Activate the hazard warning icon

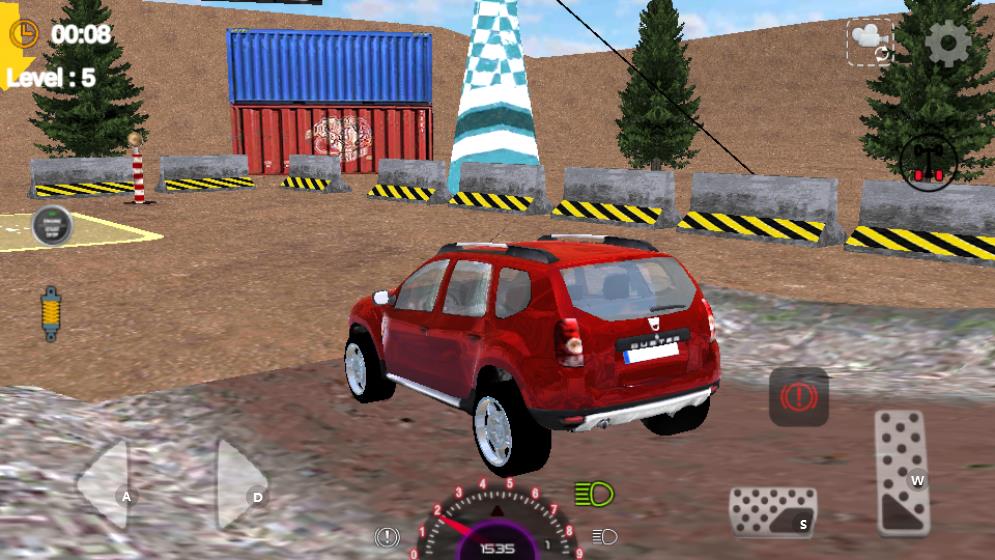coord(387,537)
